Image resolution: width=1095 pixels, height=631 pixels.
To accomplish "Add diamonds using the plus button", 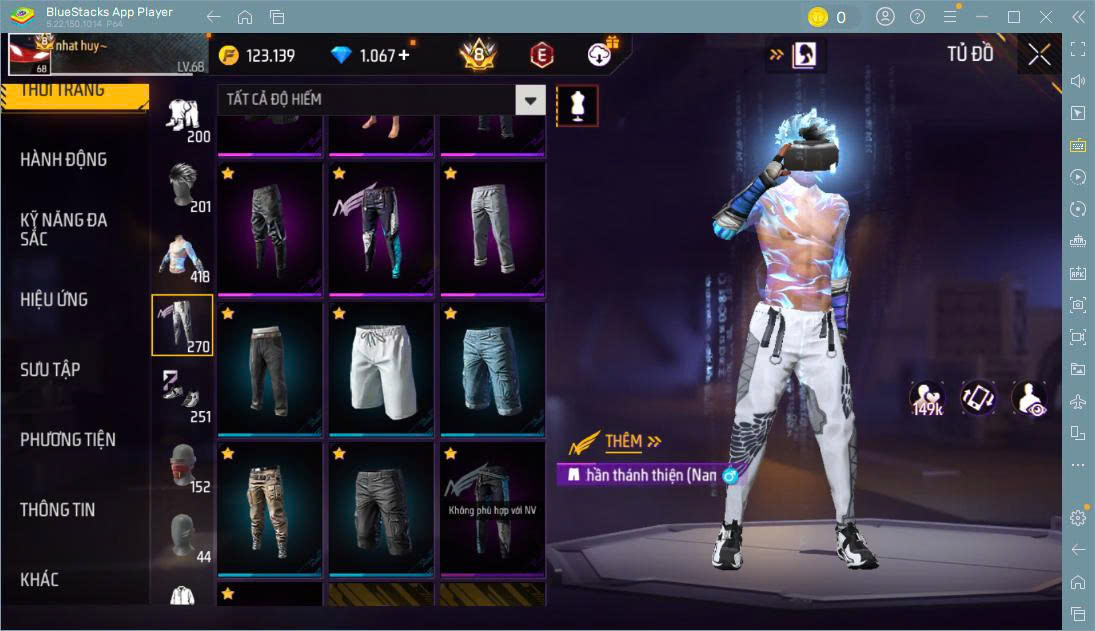I will coord(404,55).
